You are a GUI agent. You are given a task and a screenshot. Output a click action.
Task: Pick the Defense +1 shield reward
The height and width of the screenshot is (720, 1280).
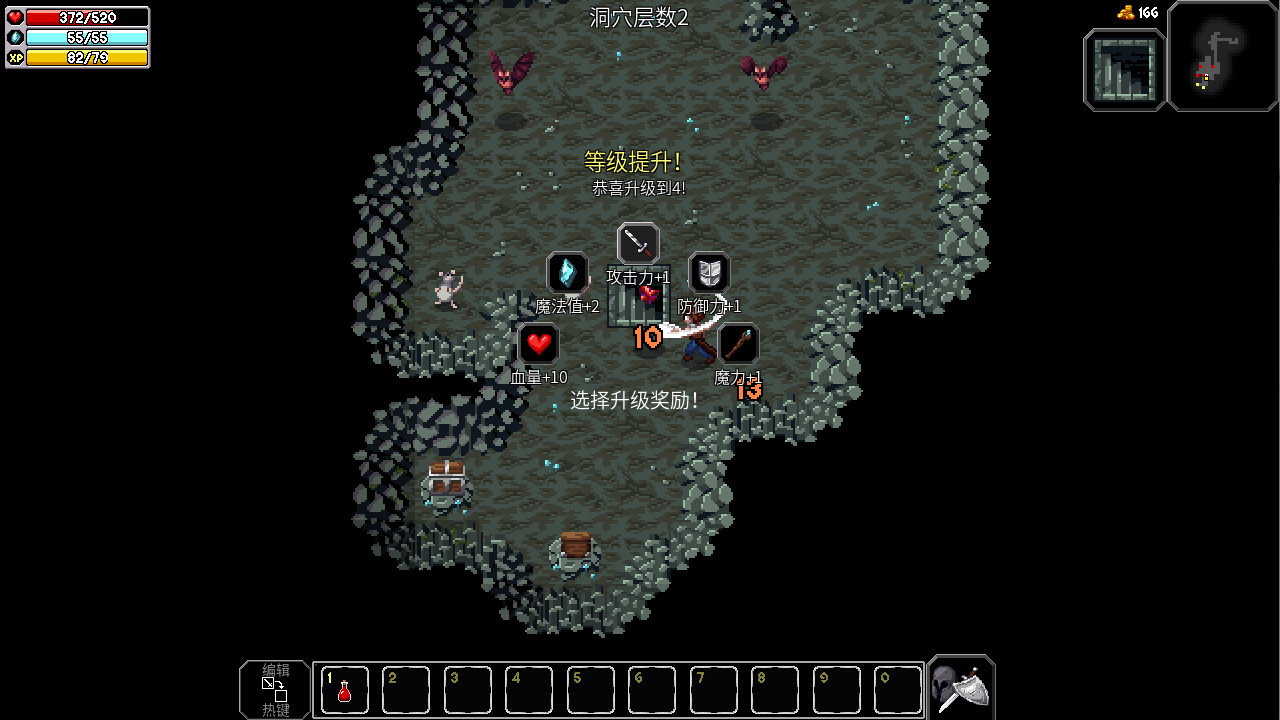point(709,272)
